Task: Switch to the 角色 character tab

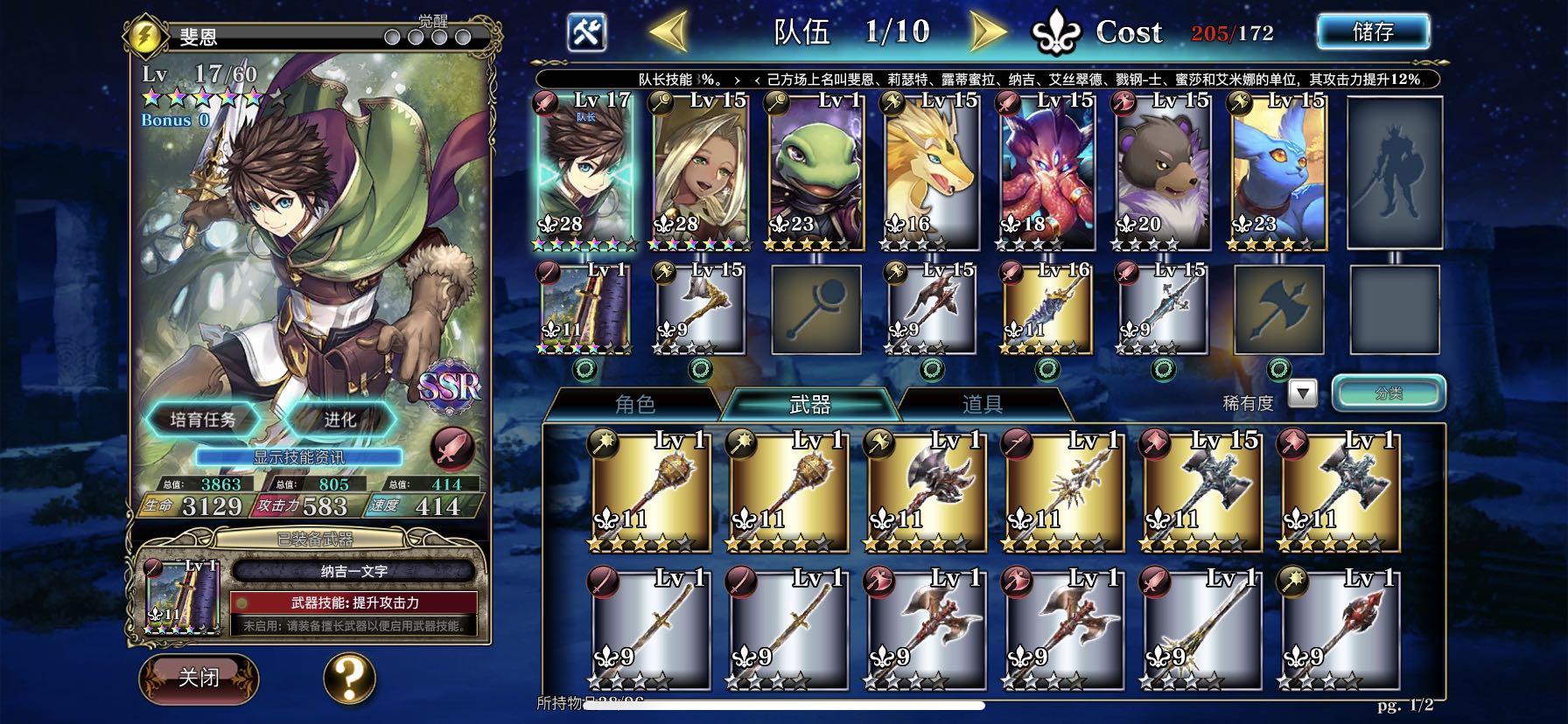Action: 635,404
